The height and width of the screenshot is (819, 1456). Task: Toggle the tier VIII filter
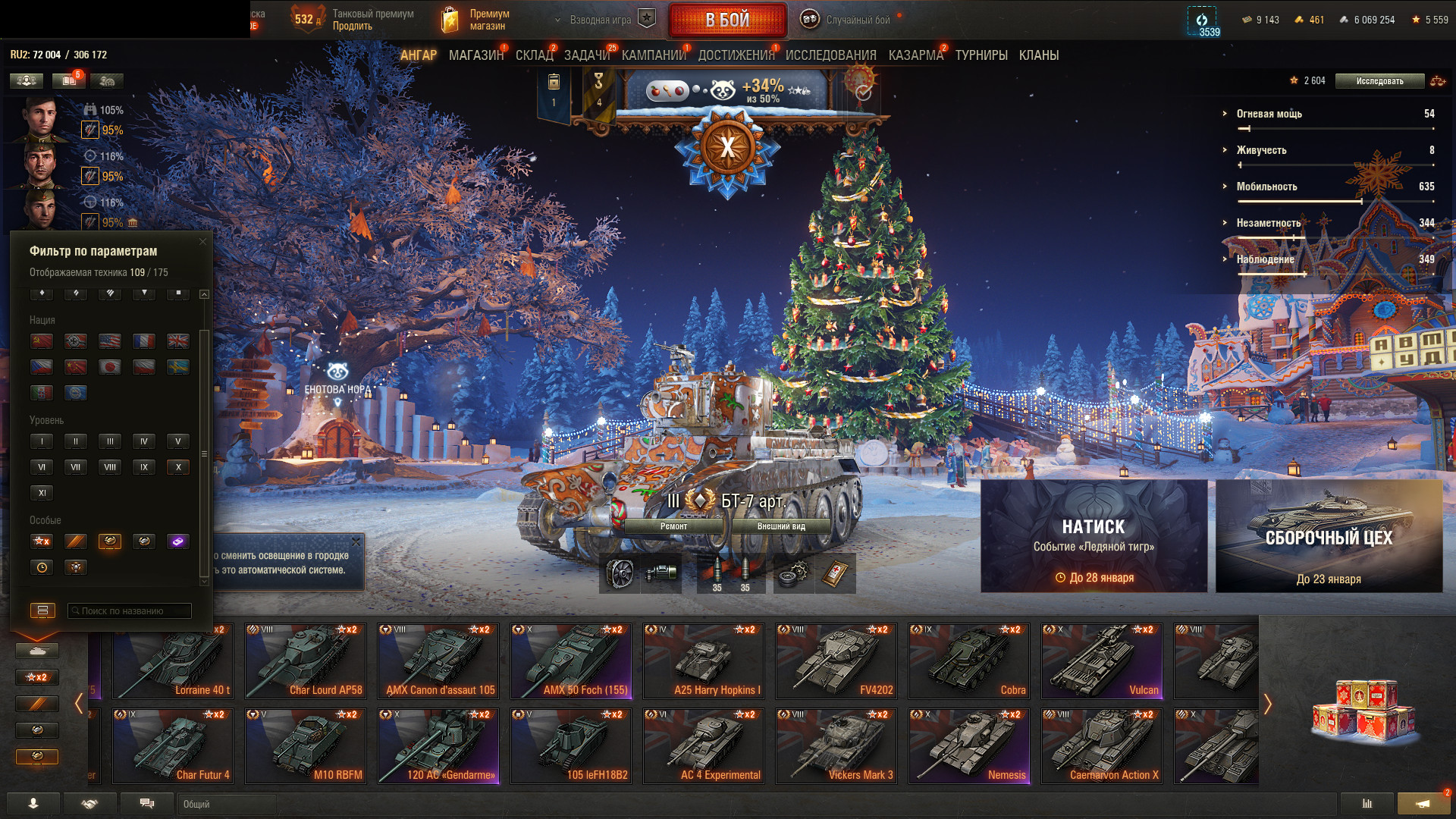pyautogui.click(x=110, y=467)
